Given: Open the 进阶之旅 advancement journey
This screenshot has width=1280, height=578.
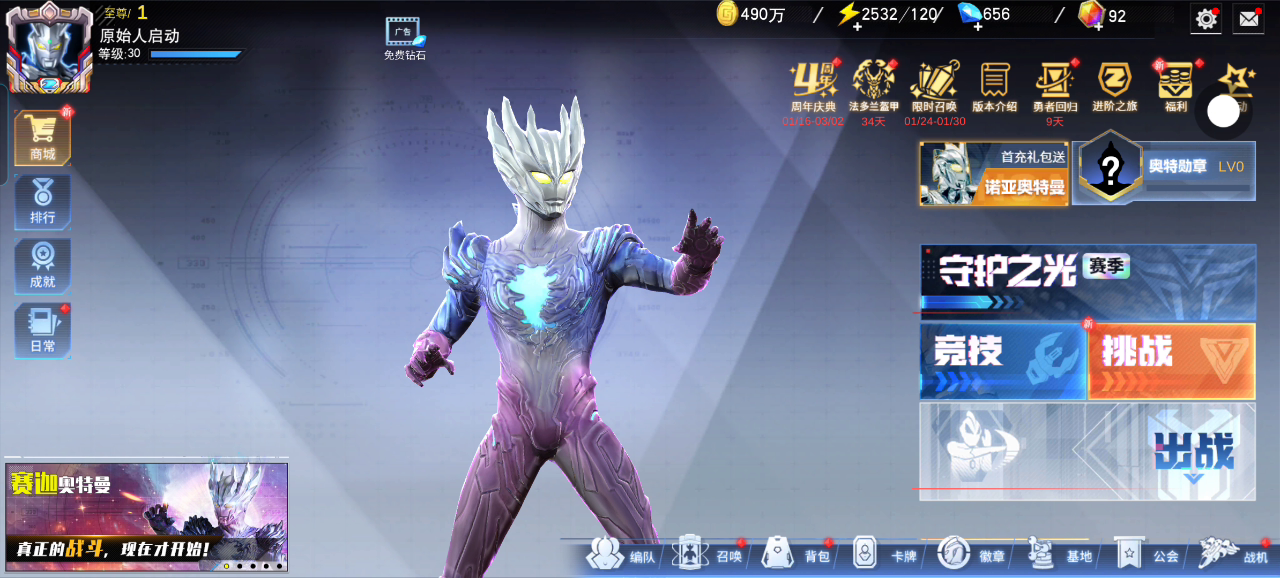Looking at the screenshot, I should [1114, 86].
